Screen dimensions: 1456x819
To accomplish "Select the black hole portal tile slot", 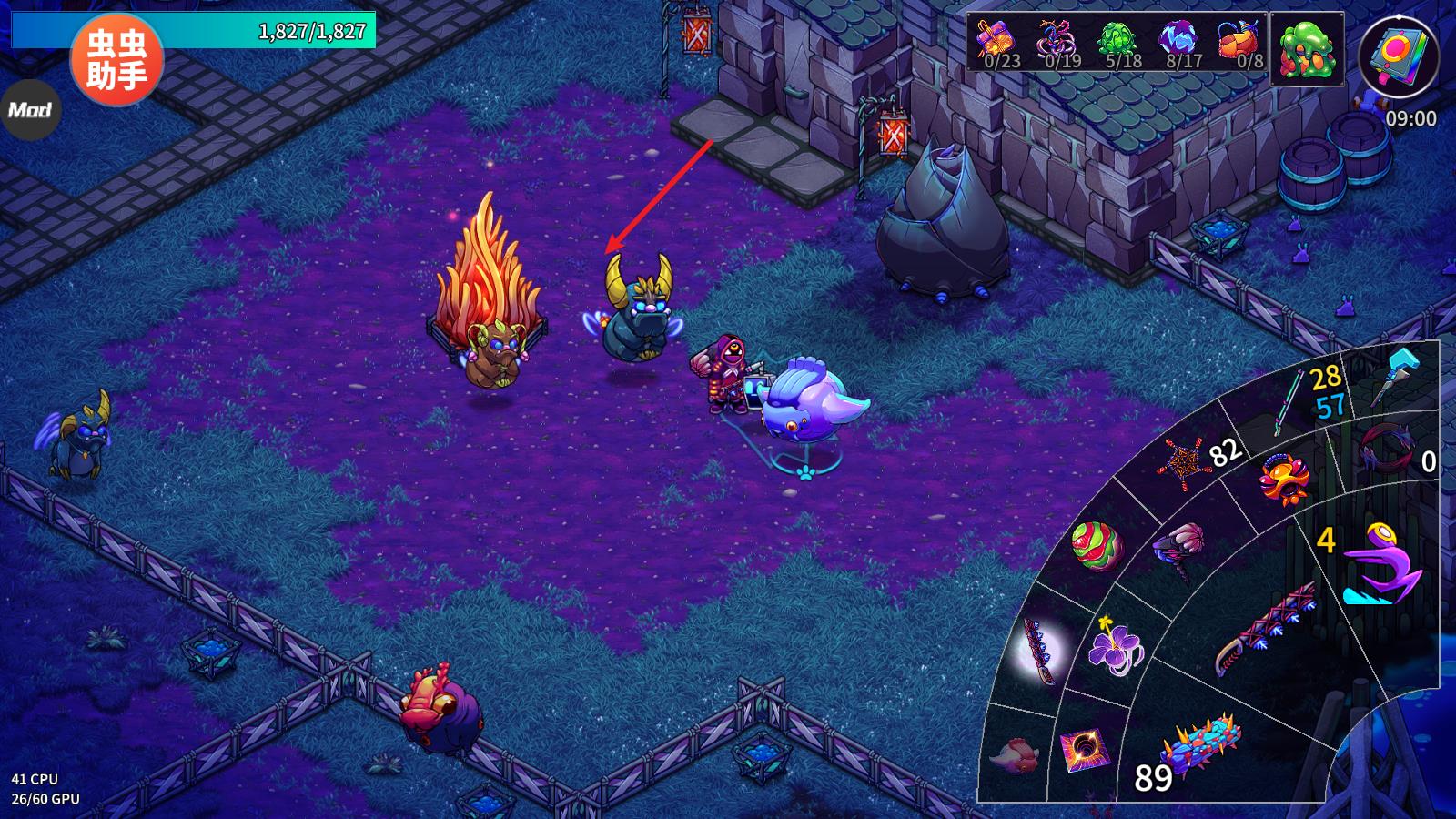I will (1083, 752).
